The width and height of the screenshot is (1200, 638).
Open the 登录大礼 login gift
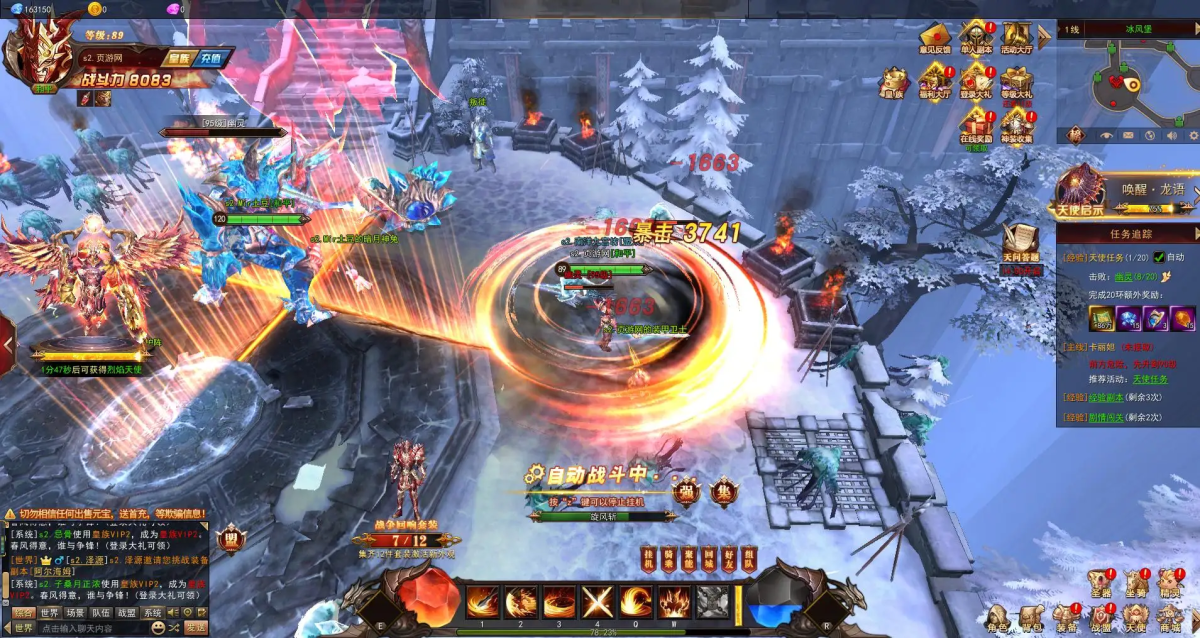click(x=976, y=81)
